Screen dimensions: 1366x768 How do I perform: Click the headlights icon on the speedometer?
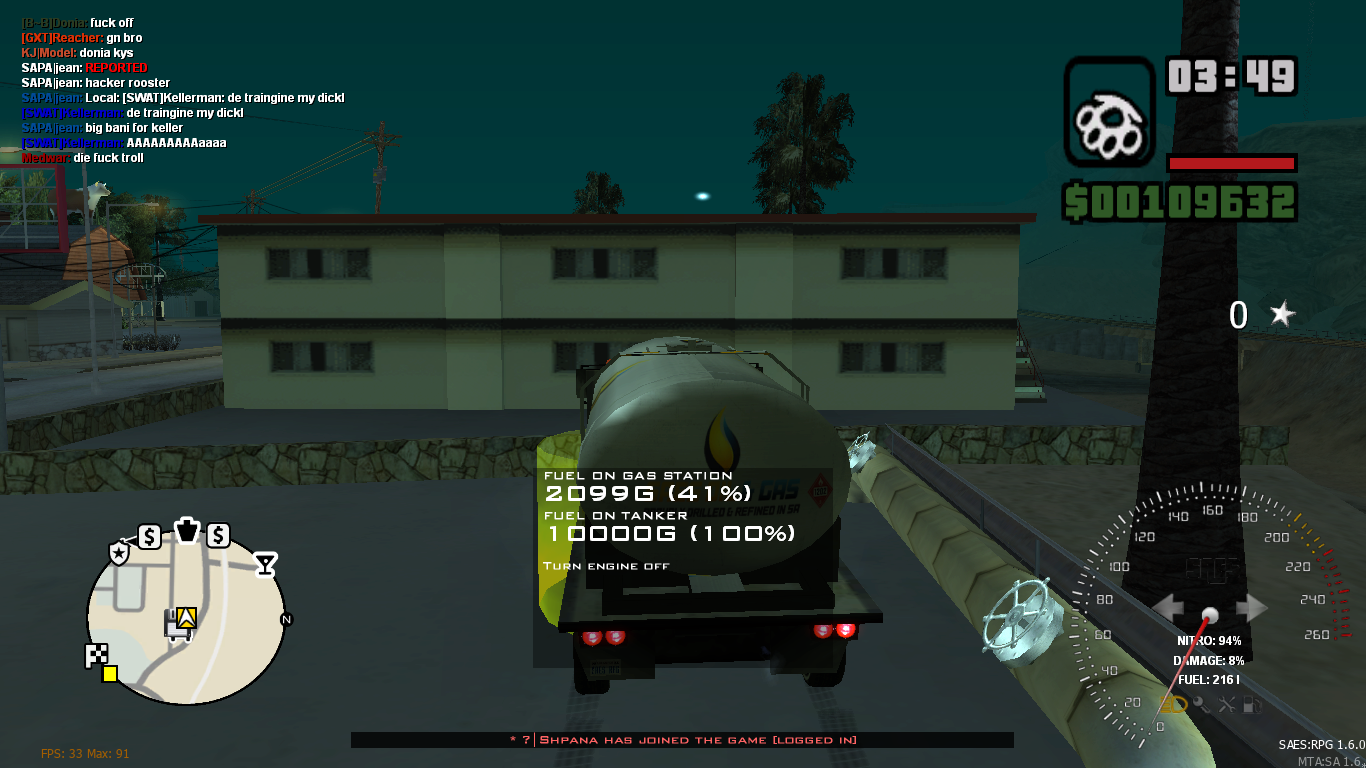pyautogui.click(x=1172, y=704)
